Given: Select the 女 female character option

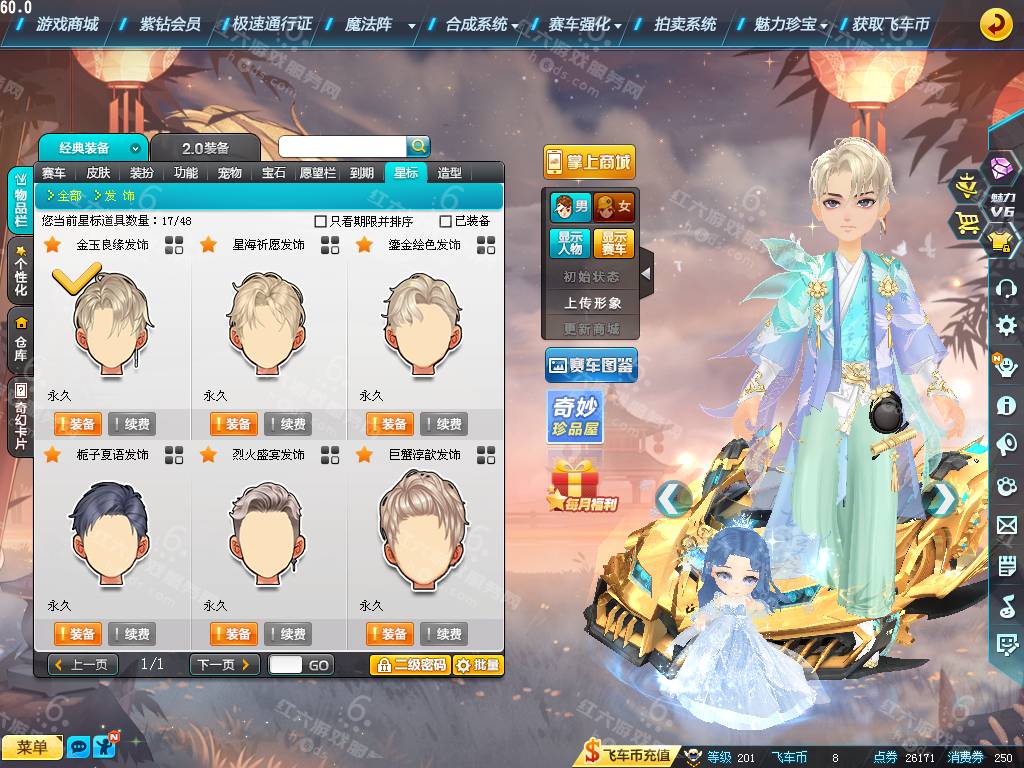Looking at the screenshot, I should point(614,207).
